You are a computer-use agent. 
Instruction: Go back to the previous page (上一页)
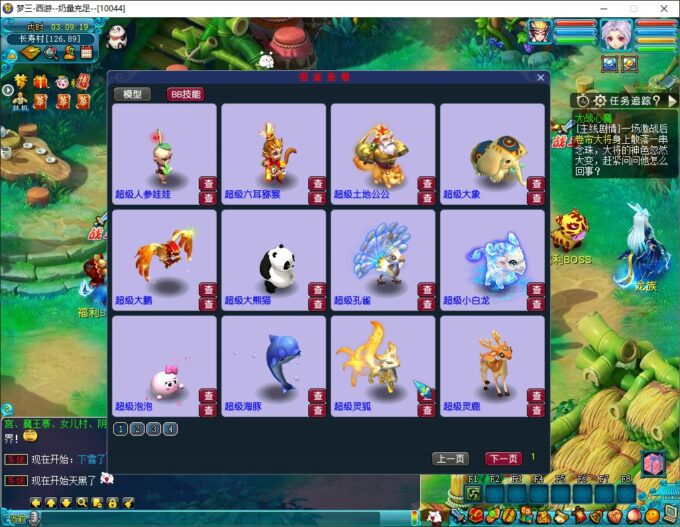click(450, 458)
